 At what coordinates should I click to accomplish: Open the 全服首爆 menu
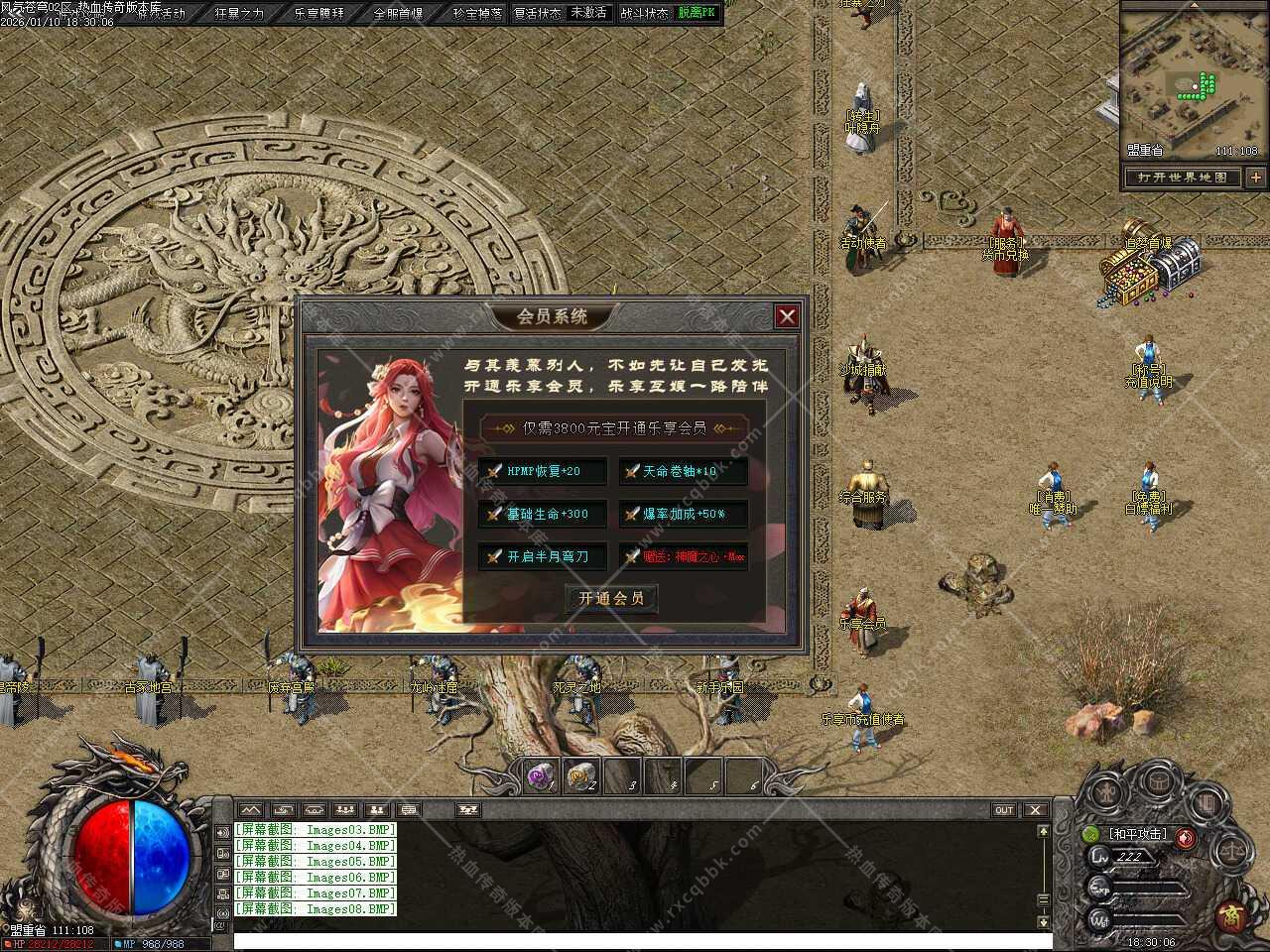398,14
